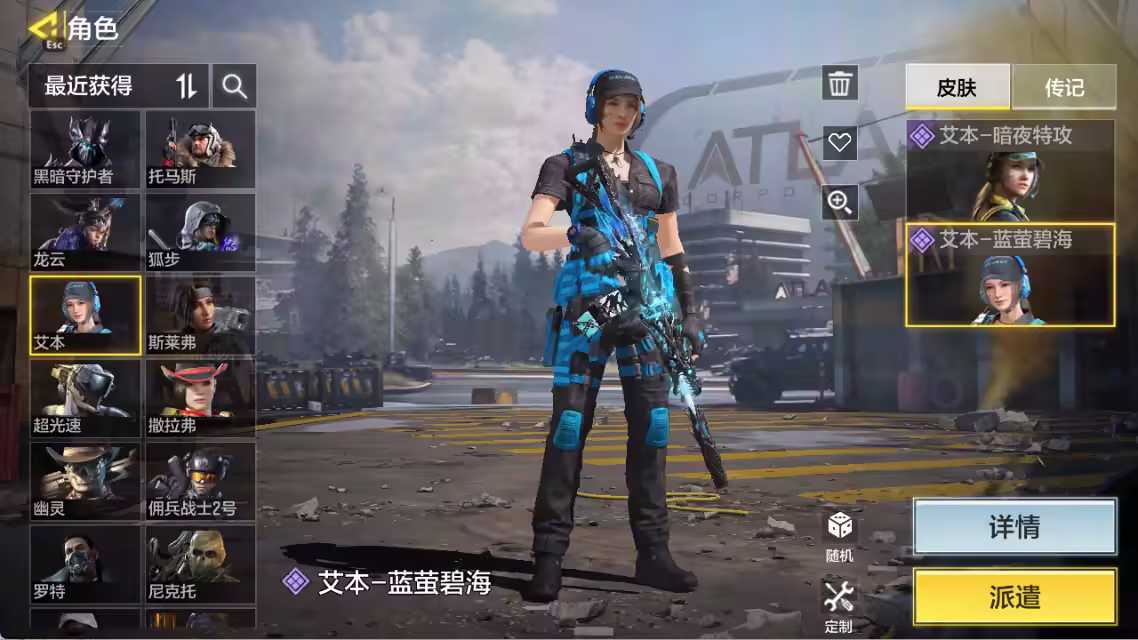
Task: Deploy character with 派遣 button
Action: [x=1014, y=597]
